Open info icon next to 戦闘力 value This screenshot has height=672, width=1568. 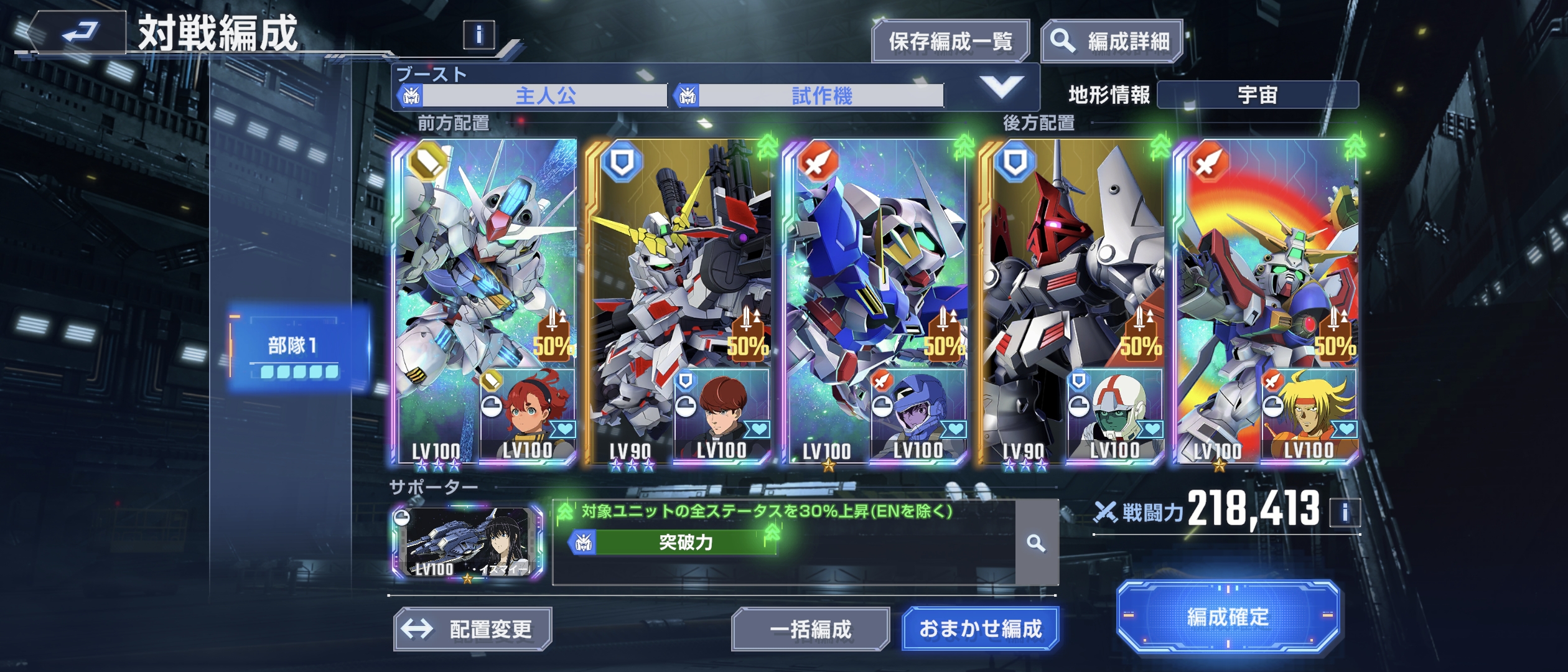1345,513
